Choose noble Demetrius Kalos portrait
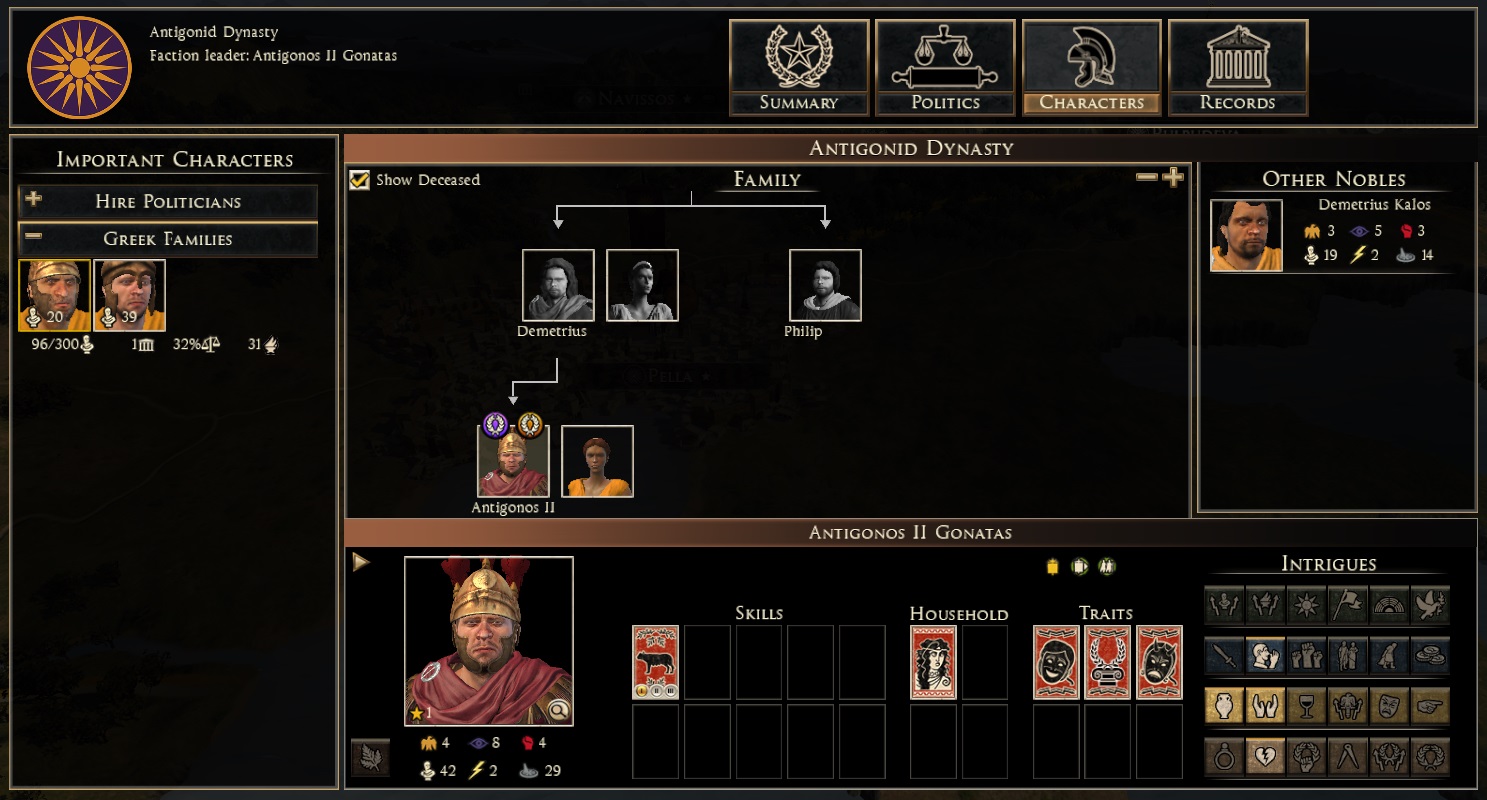The width and height of the screenshot is (1487, 800). (1246, 235)
